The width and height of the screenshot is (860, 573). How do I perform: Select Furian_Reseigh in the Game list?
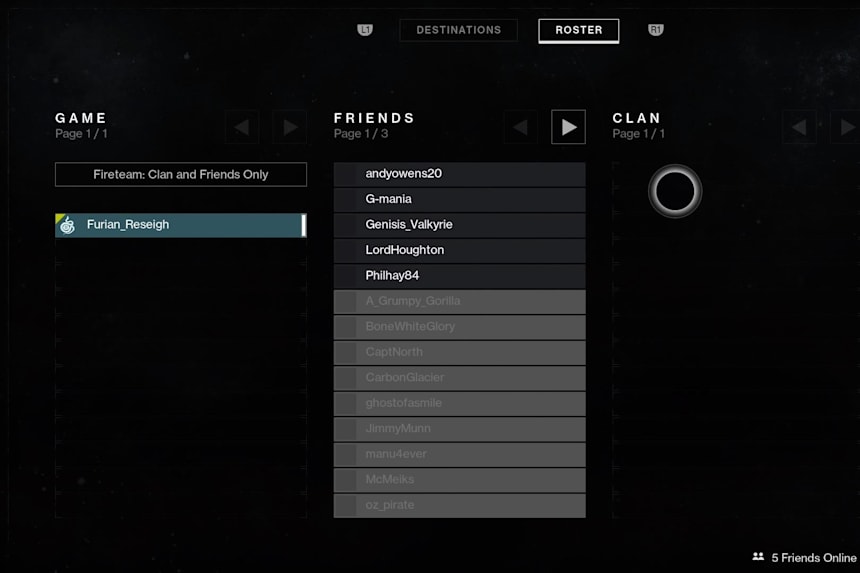[x=181, y=225]
